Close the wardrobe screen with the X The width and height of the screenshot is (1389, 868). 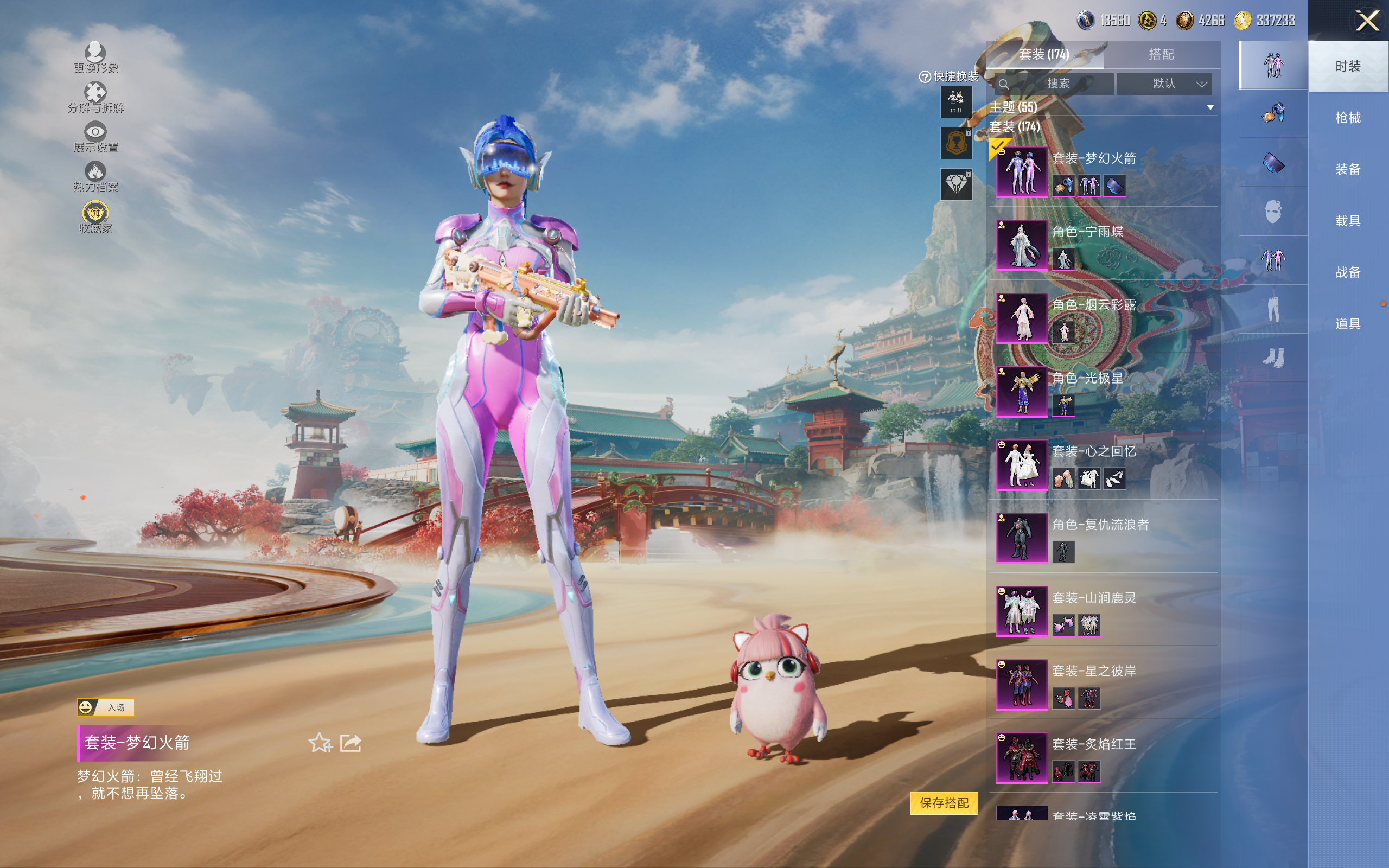pos(1367,22)
